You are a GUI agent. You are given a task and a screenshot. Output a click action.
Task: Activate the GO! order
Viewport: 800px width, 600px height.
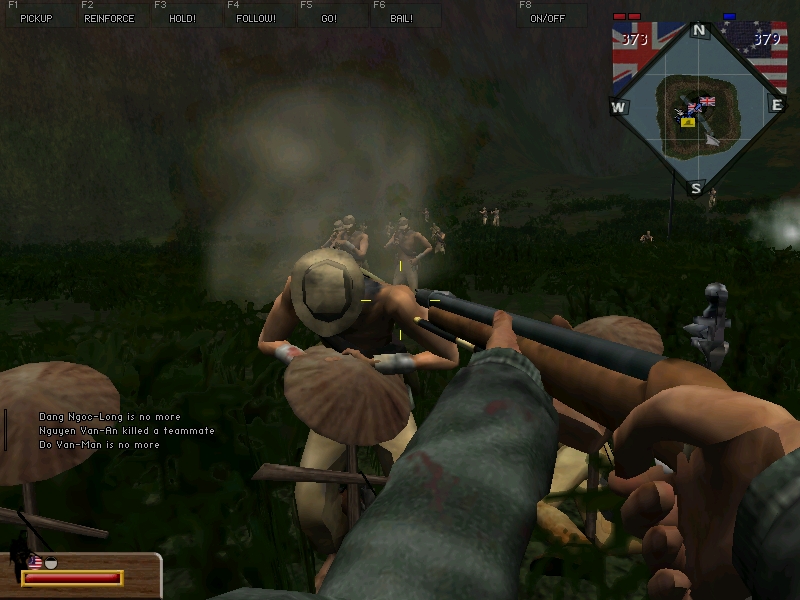329,18
